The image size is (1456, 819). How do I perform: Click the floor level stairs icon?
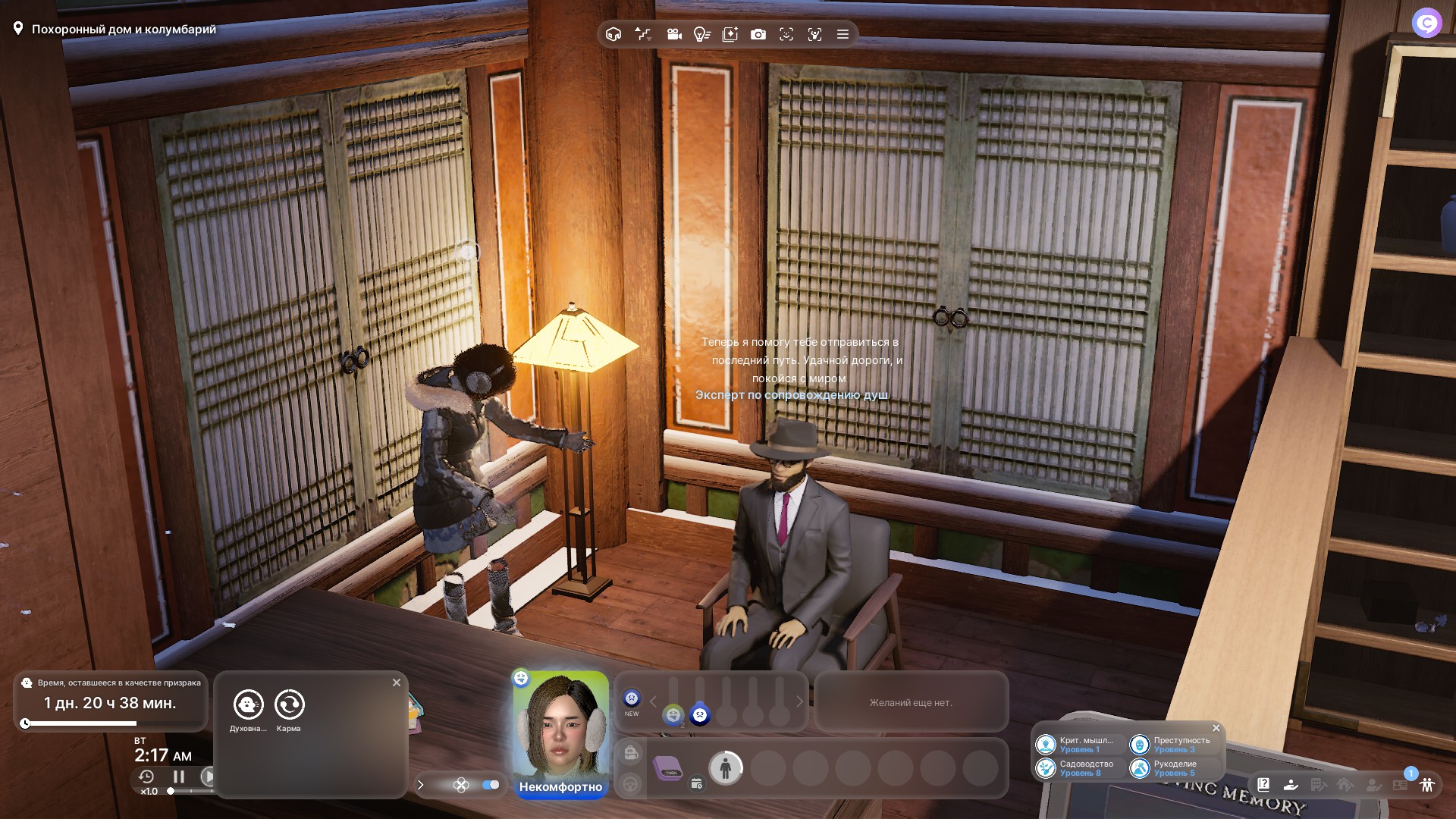[643, 34]
